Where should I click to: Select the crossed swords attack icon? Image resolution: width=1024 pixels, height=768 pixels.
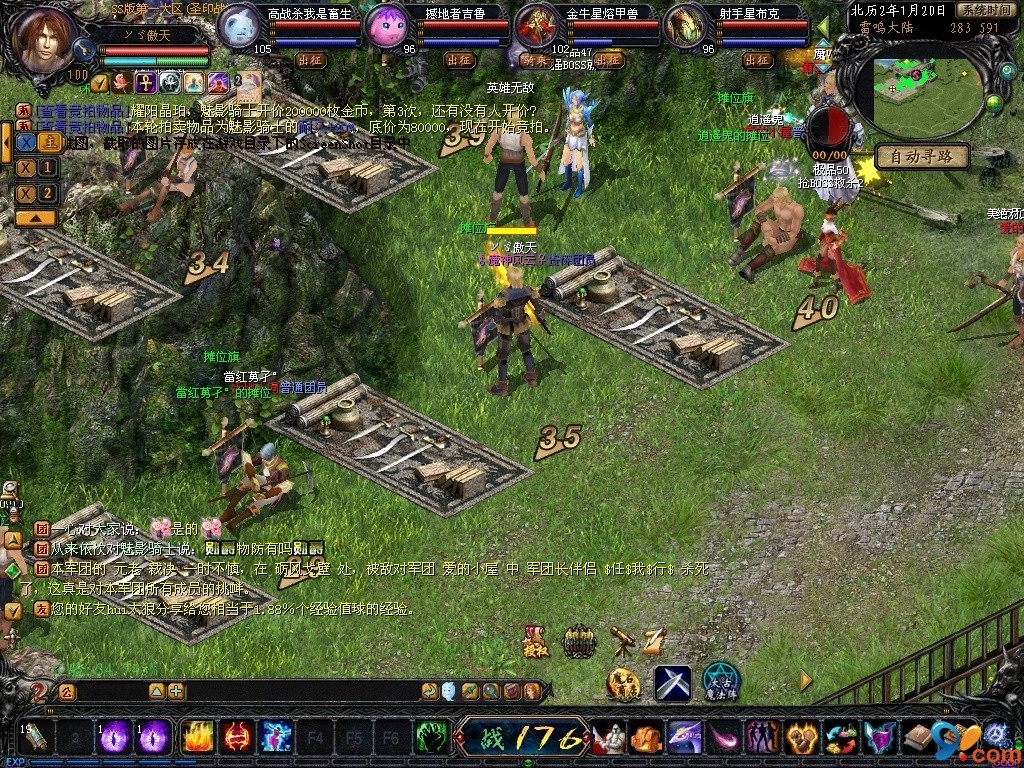pos(673,683)
